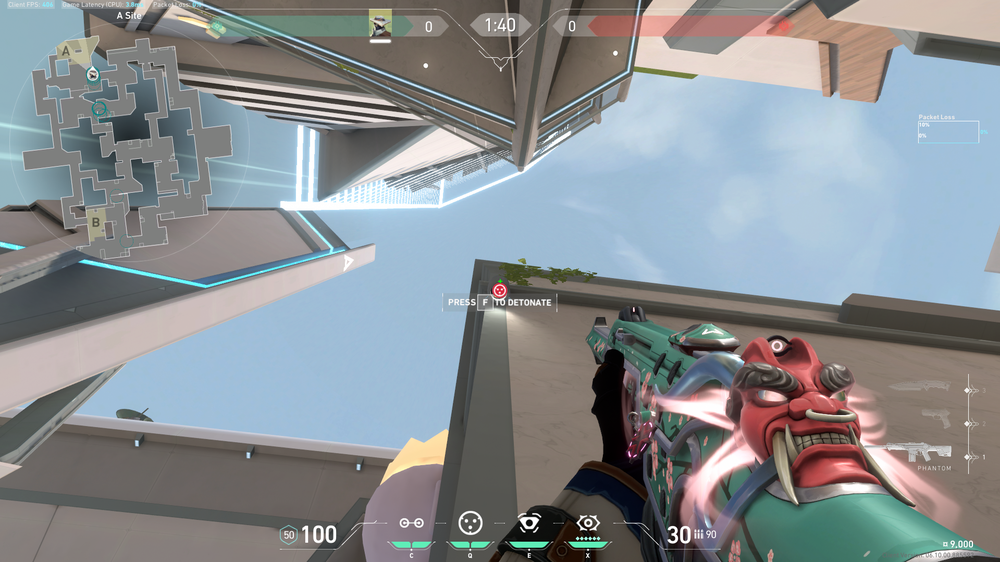Click the agent portrait in the top scoreboard

(x=380, y=25)
